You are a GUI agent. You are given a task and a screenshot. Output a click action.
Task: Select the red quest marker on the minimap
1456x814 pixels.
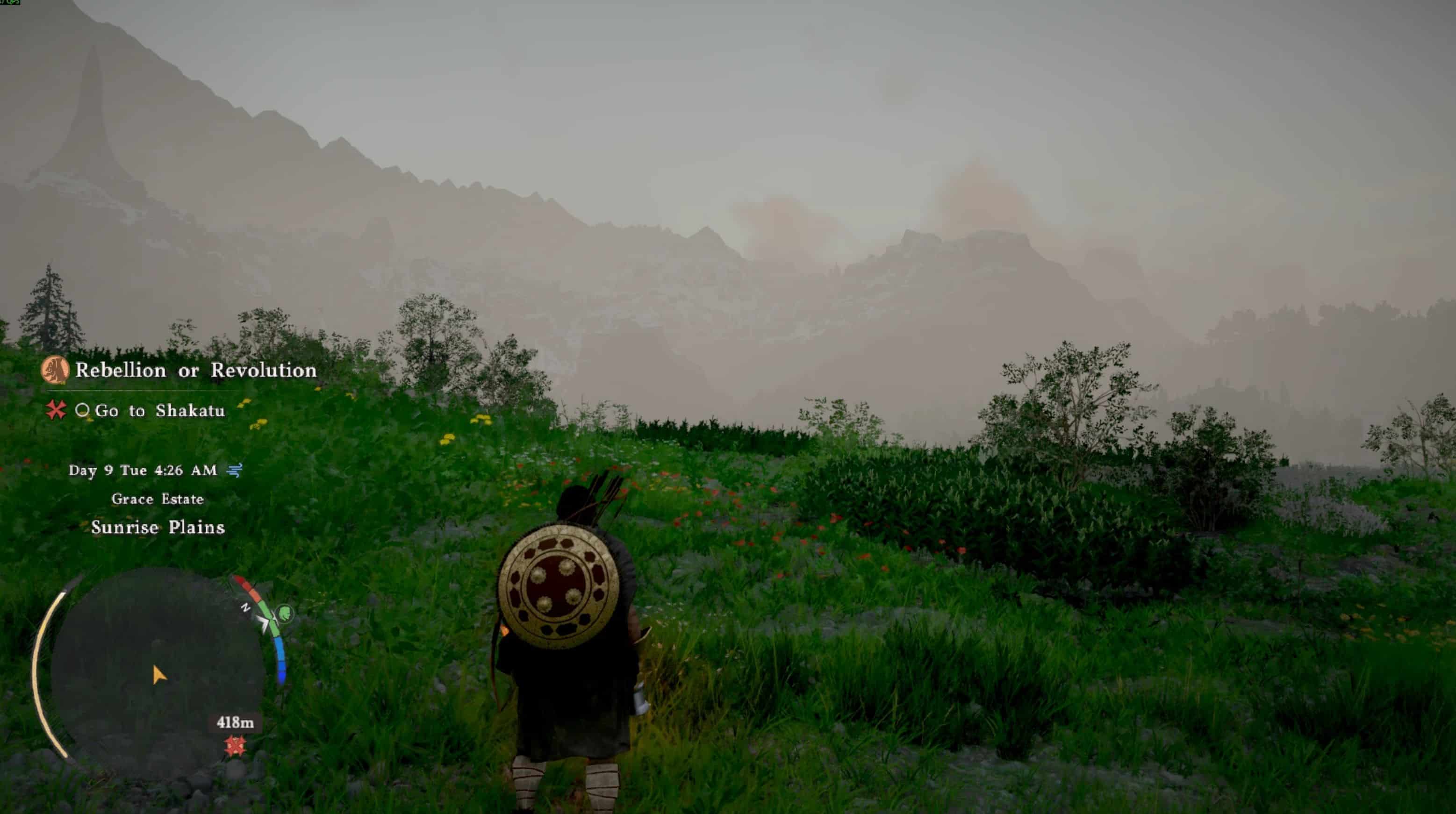tap(235, 746)
